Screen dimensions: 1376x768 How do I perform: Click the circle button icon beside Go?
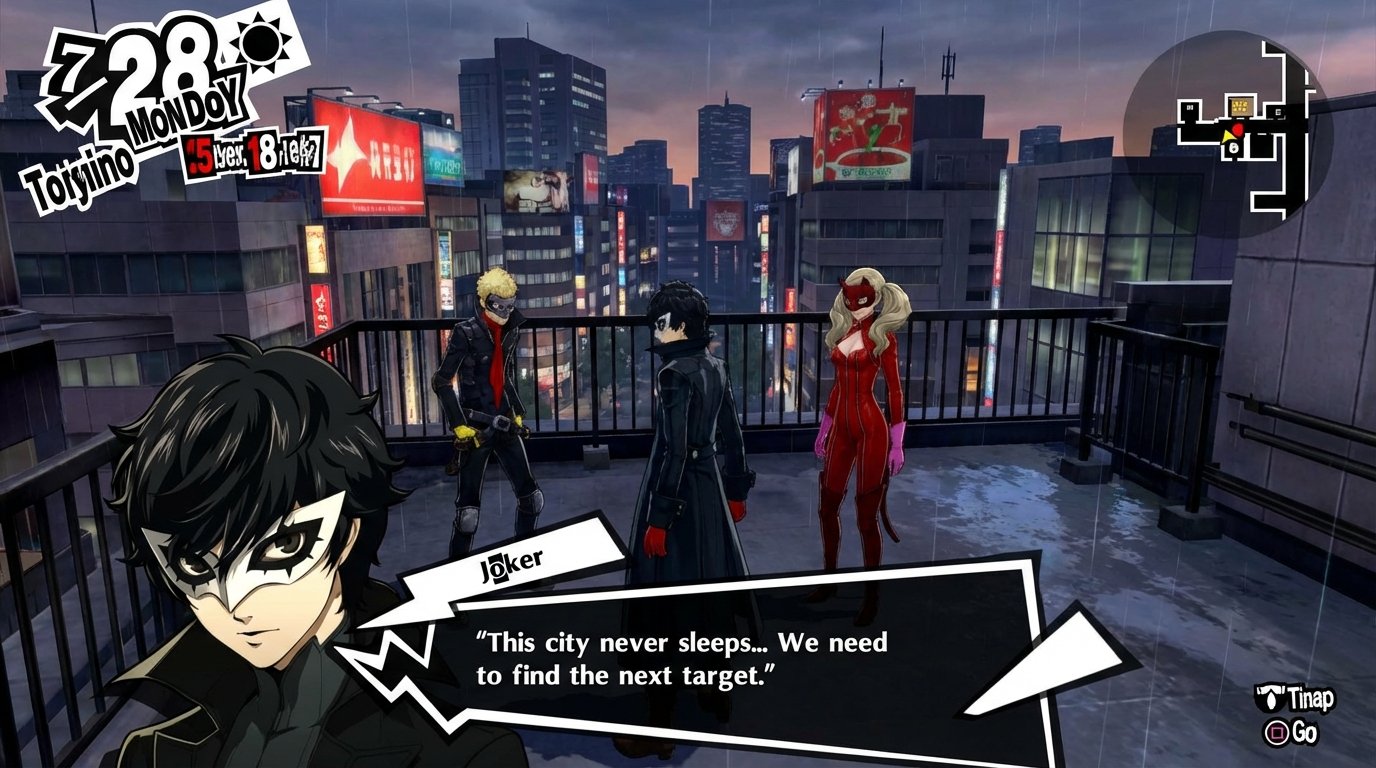coord(1276,733)
